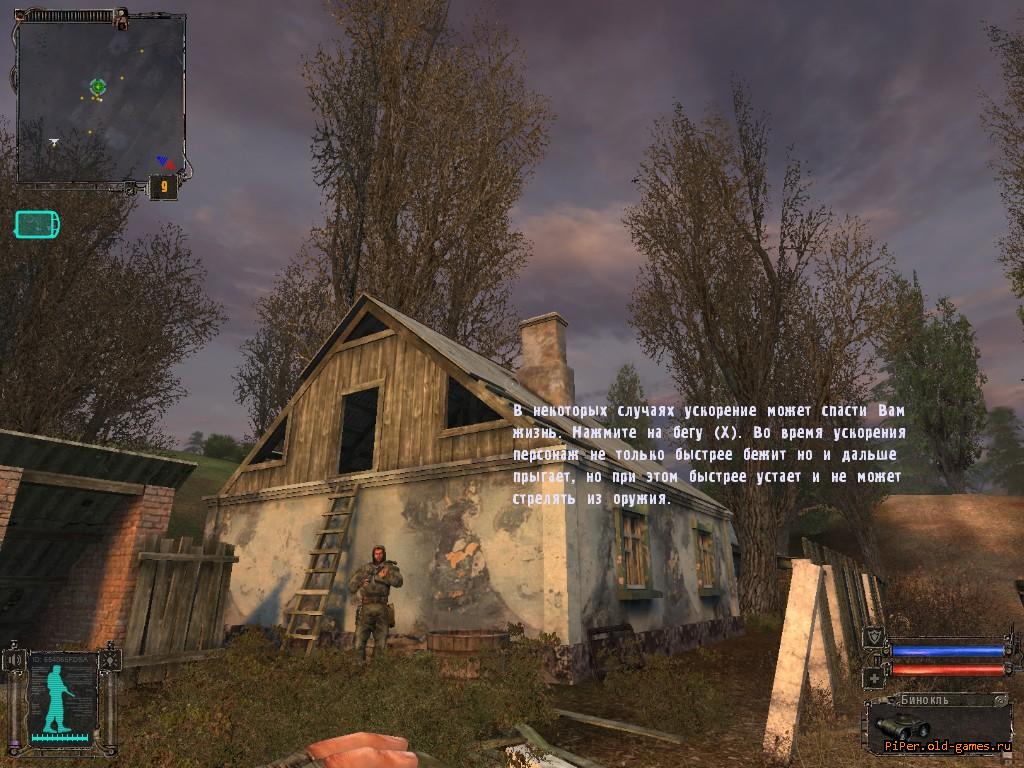Viewport: 1024px width, 768px height.
Task: Click the visibility indicator icon beside stance panel
Action: [112, 660]
